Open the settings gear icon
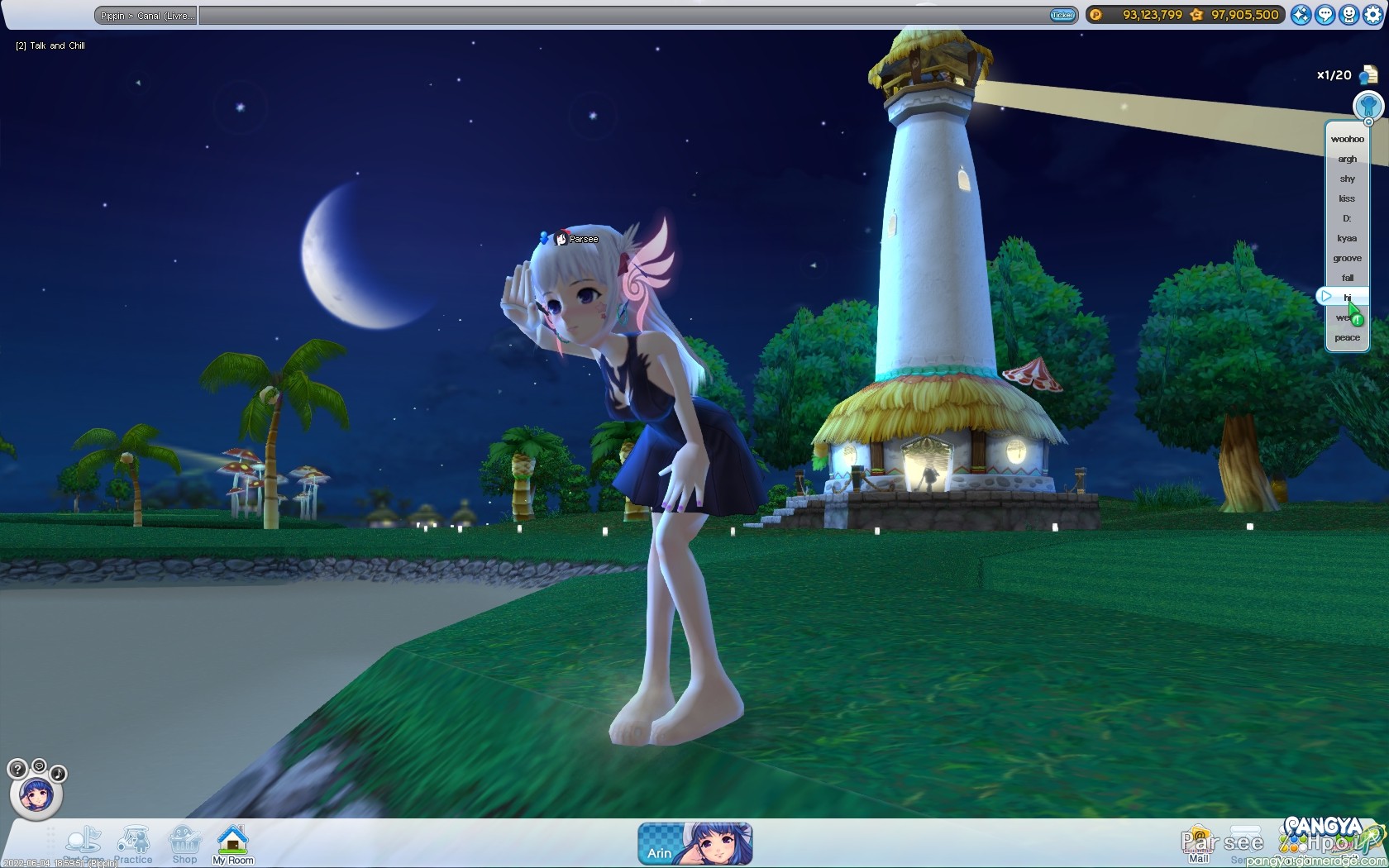The height and width of the screenshot is (868, 1389). pos(1372,15)
